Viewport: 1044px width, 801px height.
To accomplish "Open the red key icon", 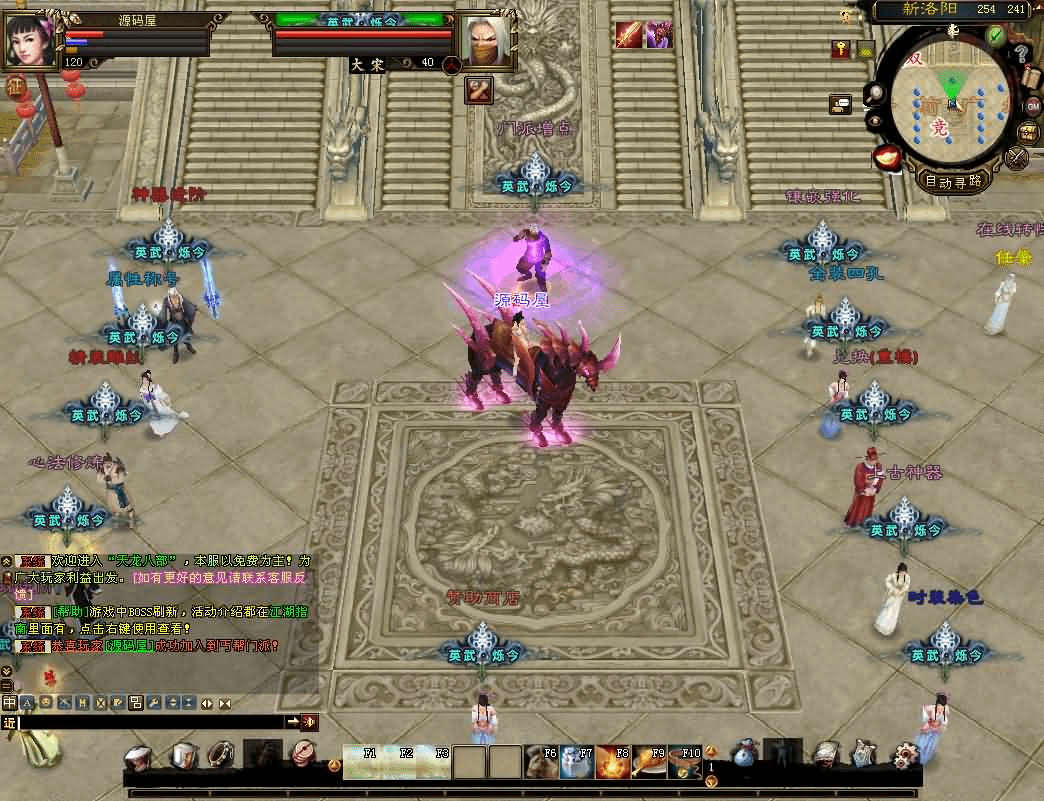I will (840, 49).
